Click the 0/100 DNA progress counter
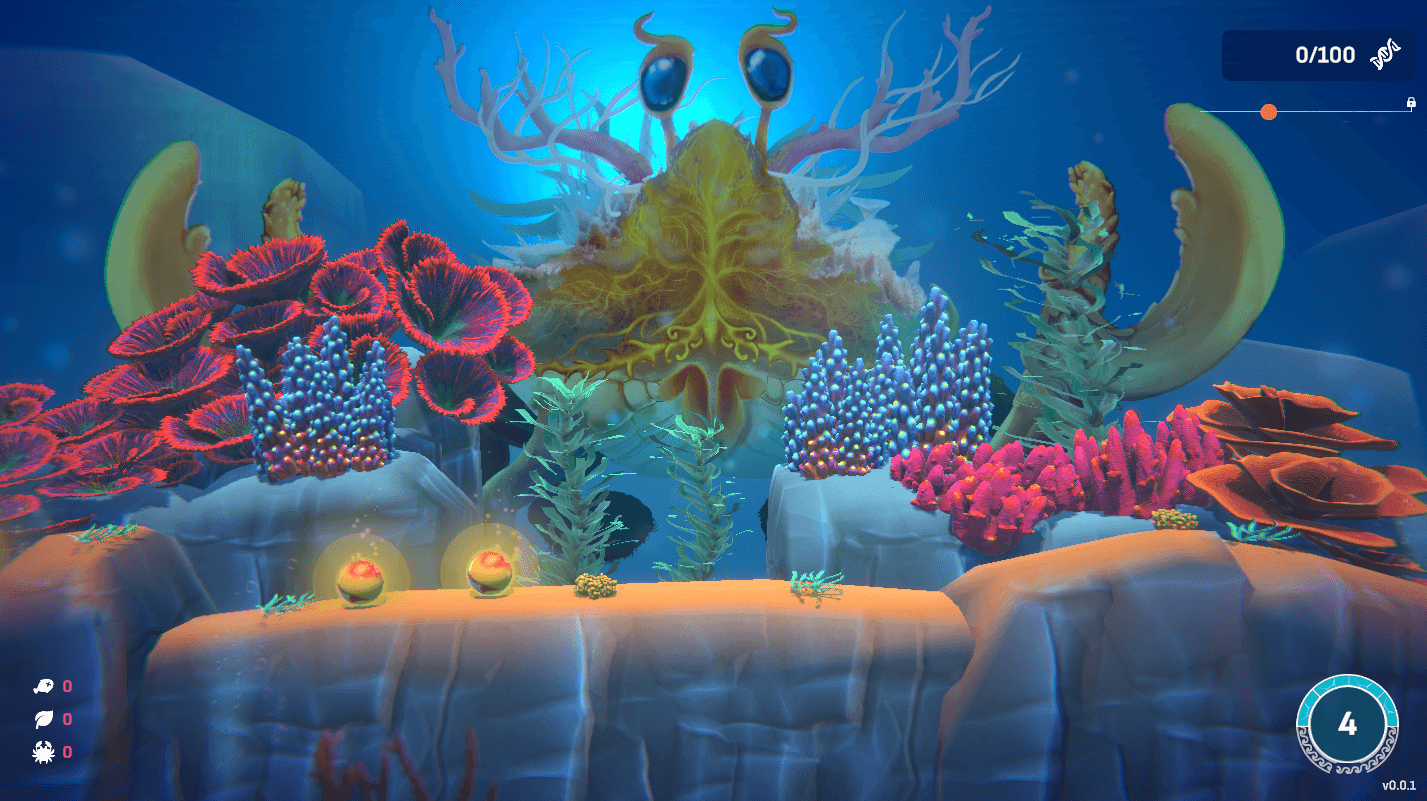1427x801 pixels. [1327, 56]
